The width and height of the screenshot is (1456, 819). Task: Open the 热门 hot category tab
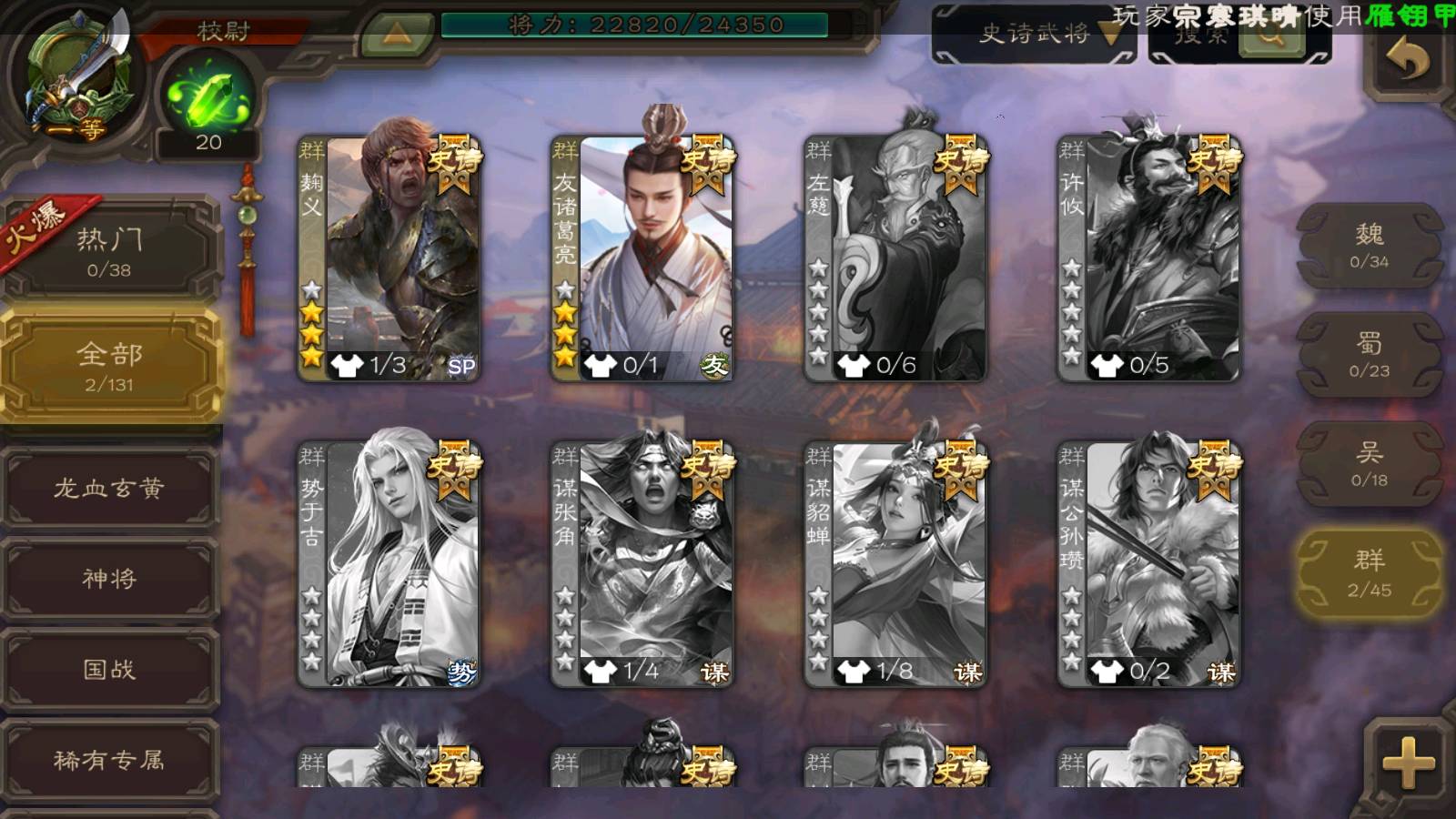(x=109, y=251)
